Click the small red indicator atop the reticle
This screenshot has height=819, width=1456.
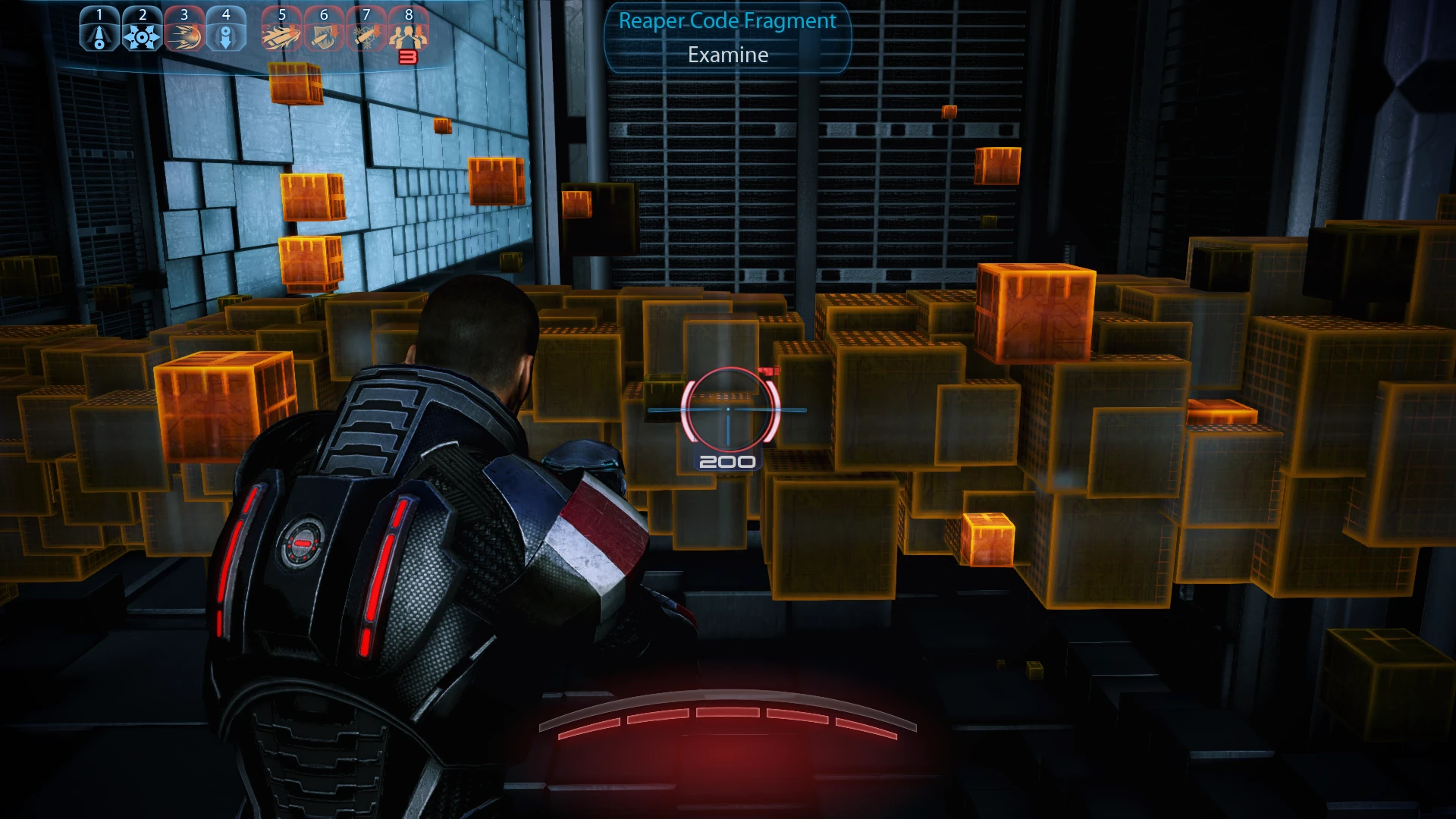click(x=770, y=370)
